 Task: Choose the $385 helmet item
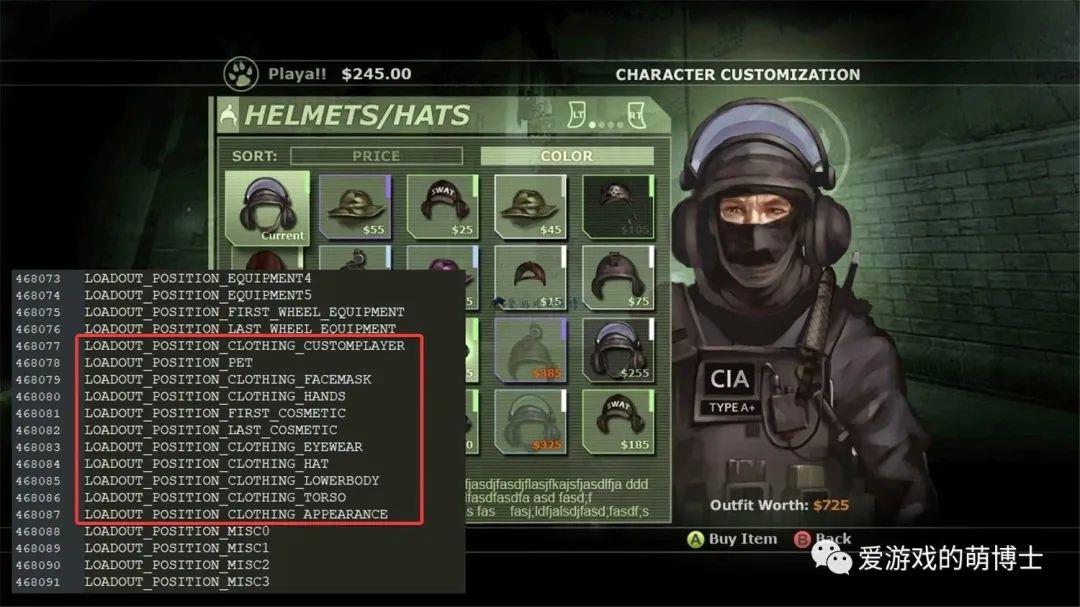coord(530,350)
